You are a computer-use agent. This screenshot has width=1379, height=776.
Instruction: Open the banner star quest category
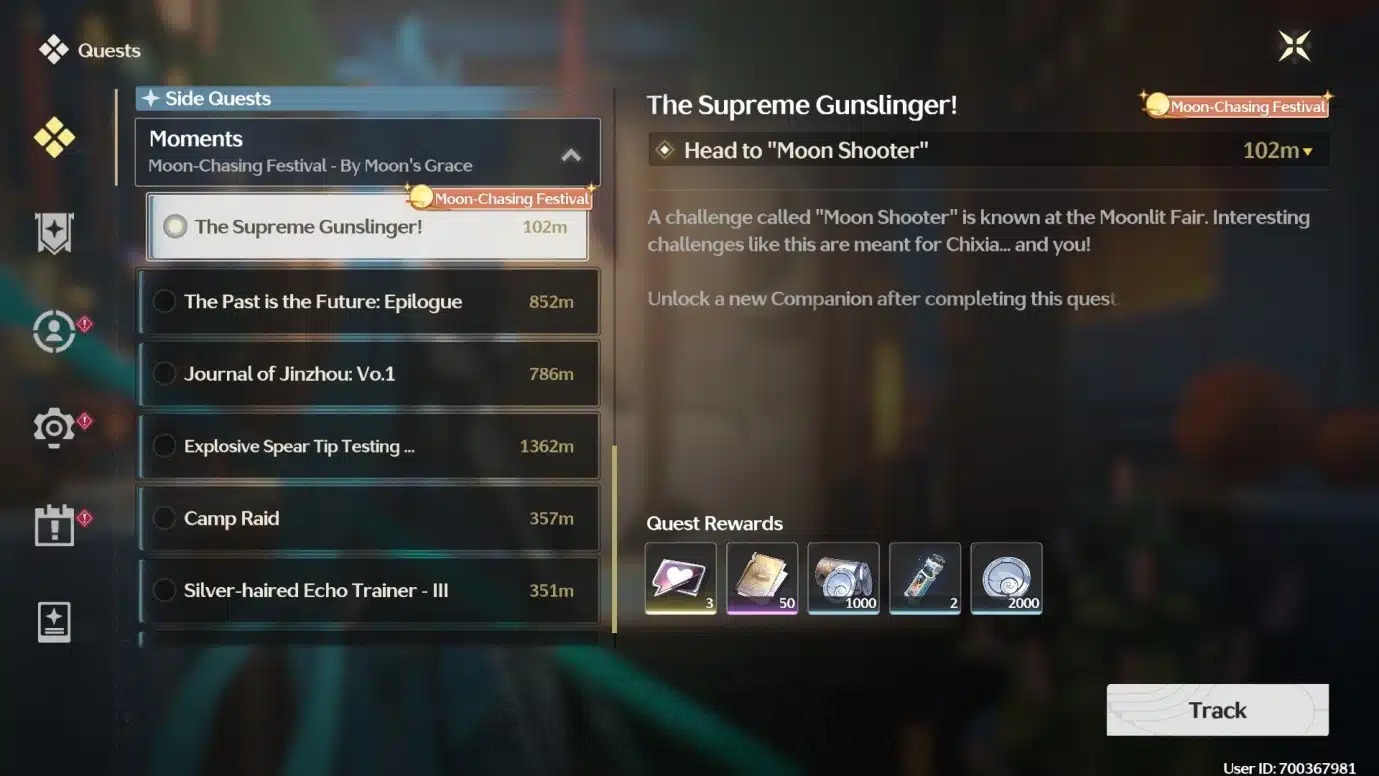tap(54, 233)
